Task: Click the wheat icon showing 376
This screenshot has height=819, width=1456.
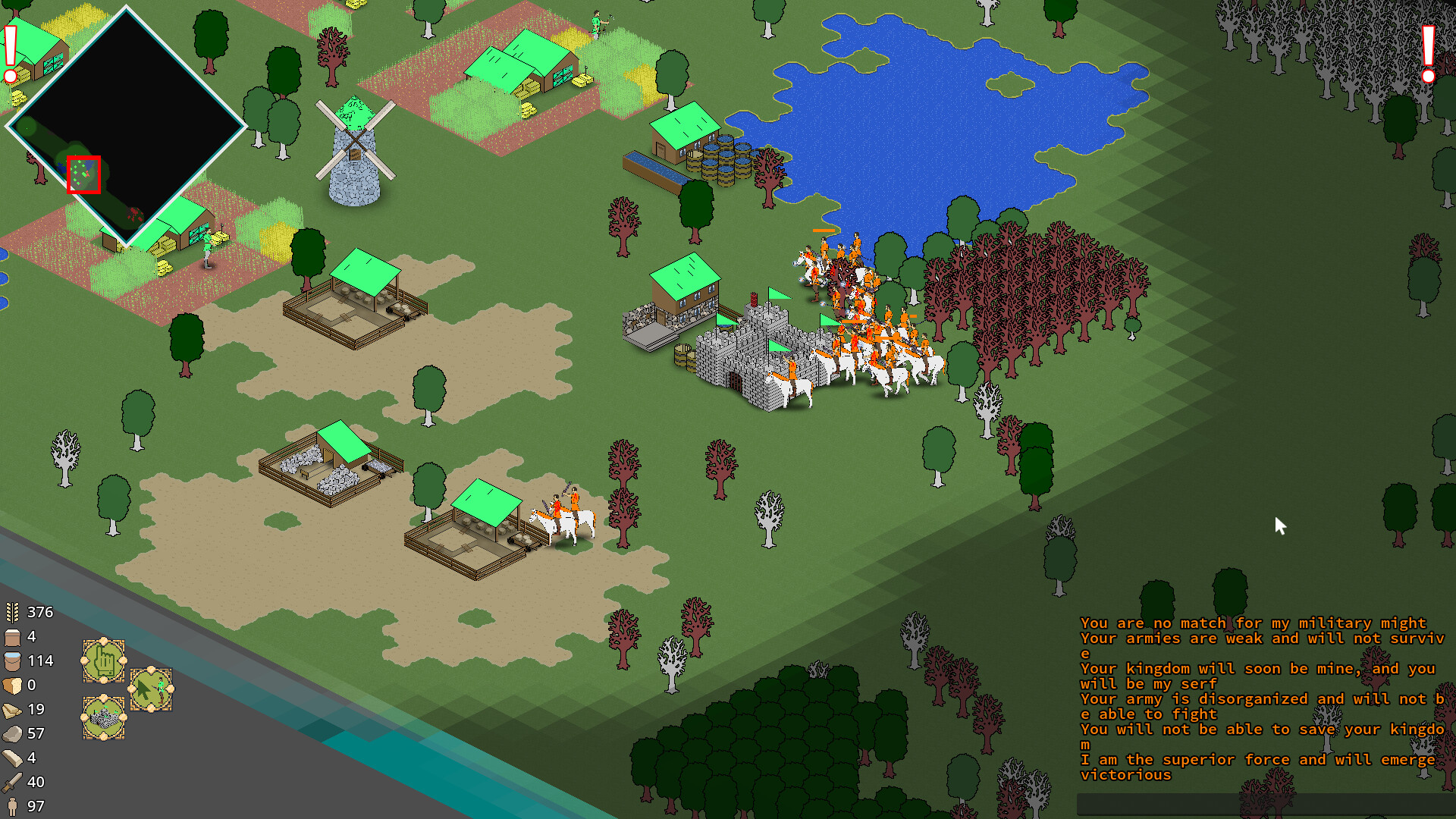Action: click(x=11, y=612)
